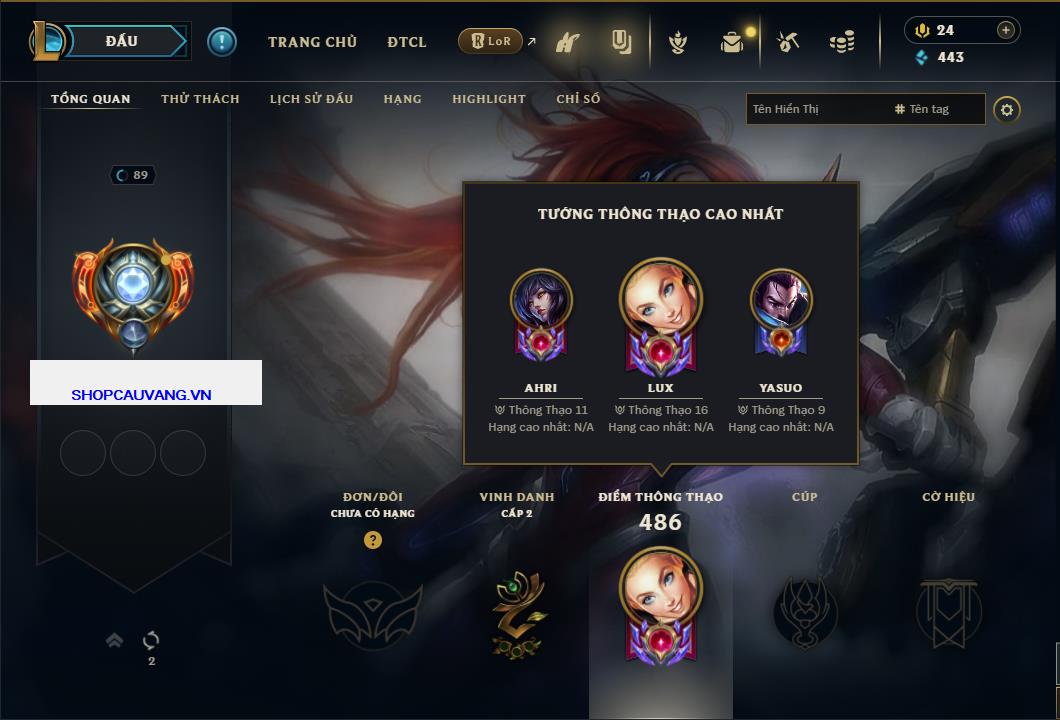The height and width of the screenshot is (720, 1060).
Task: Open profile settings gear icon
Action: click(1007, 109)
